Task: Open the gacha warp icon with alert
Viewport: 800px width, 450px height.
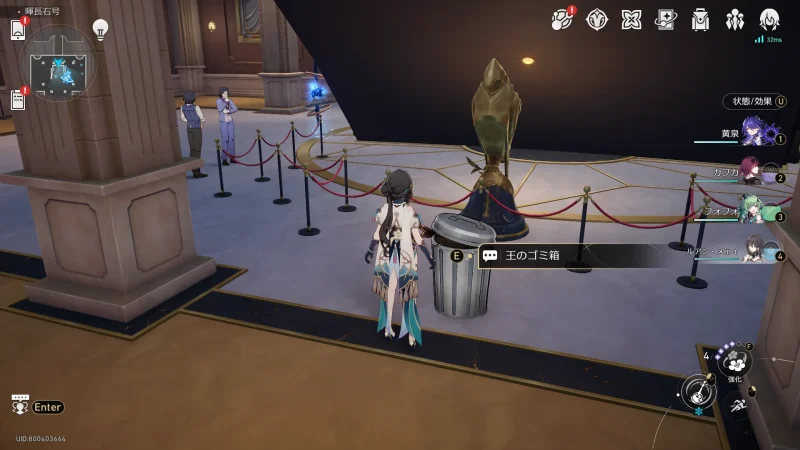Action: tap(562, 19)
